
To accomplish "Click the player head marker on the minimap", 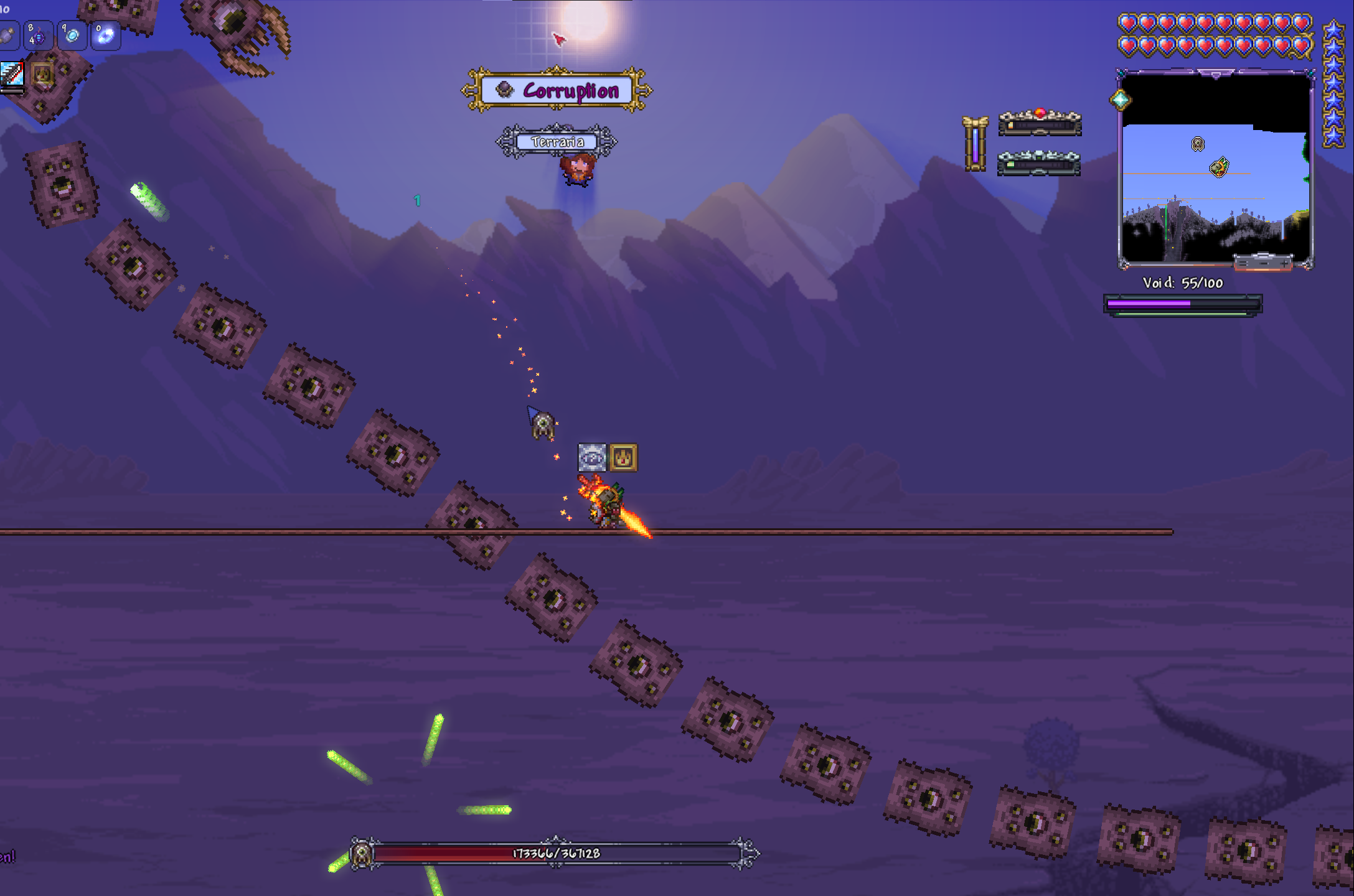I will (1219, 167).
